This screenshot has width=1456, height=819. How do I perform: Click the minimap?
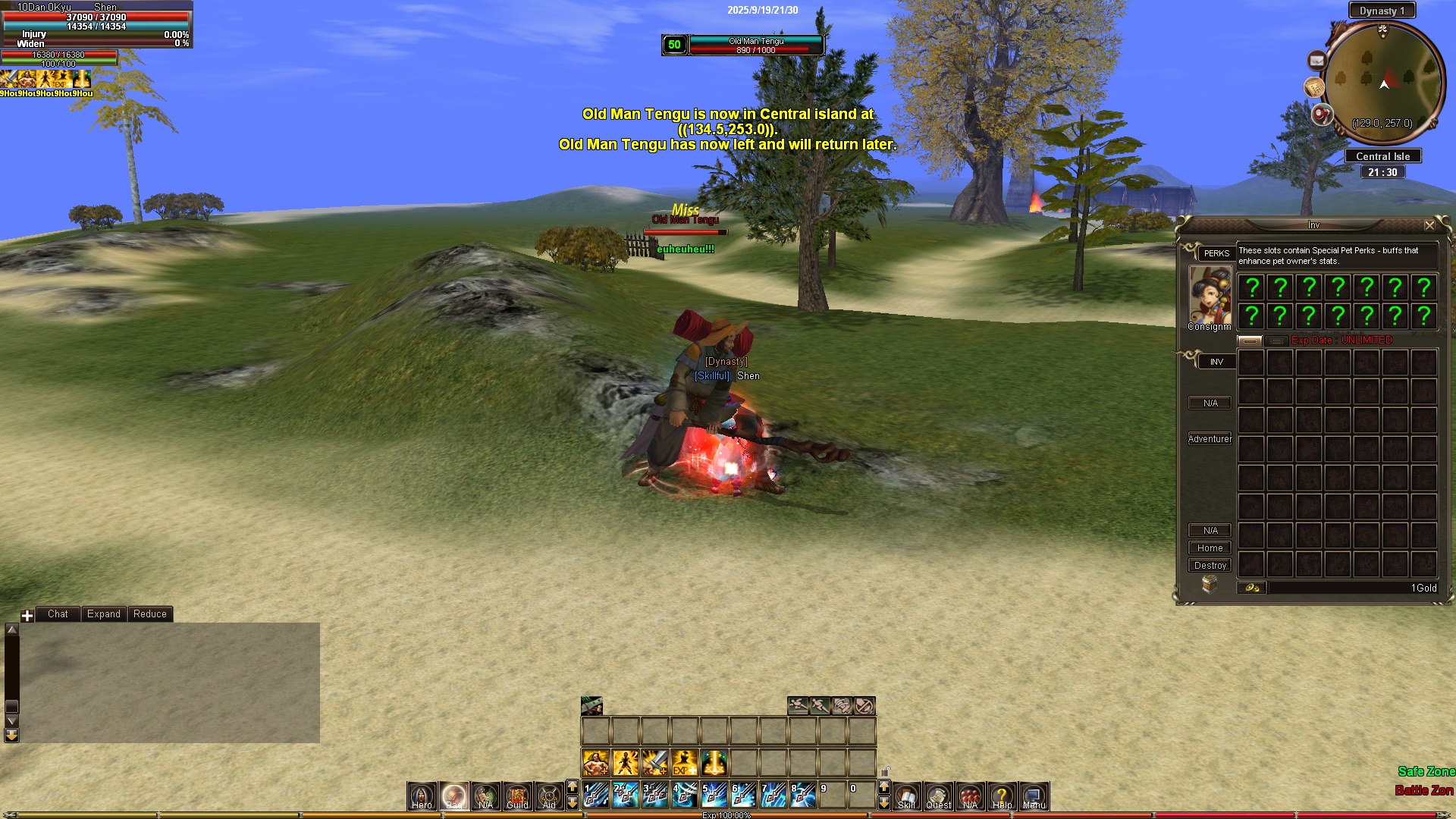point(1383,82)
